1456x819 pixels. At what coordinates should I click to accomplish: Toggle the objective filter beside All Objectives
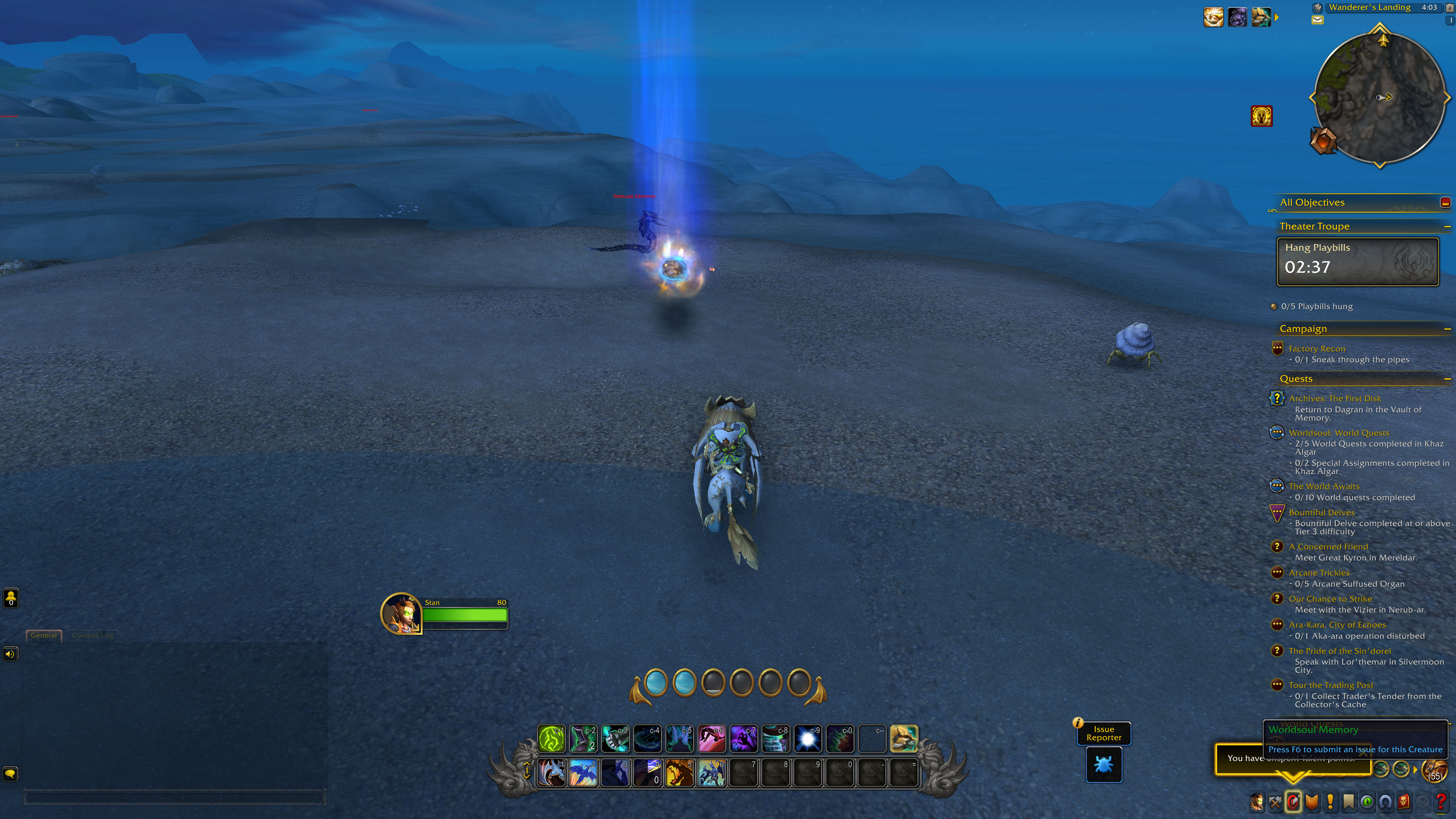[1446, 203]
